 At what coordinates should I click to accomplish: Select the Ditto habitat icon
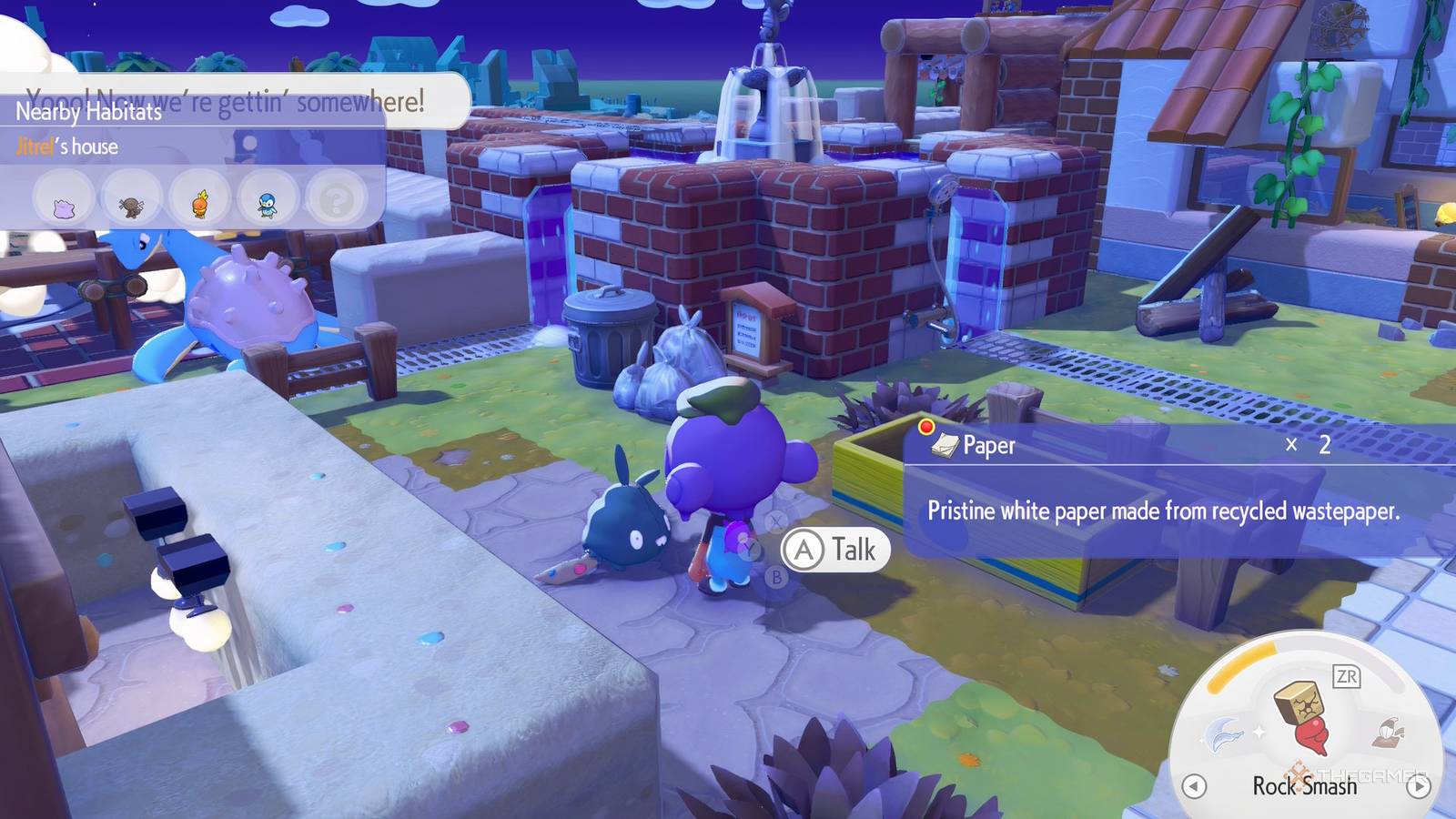tap(64, 200)
